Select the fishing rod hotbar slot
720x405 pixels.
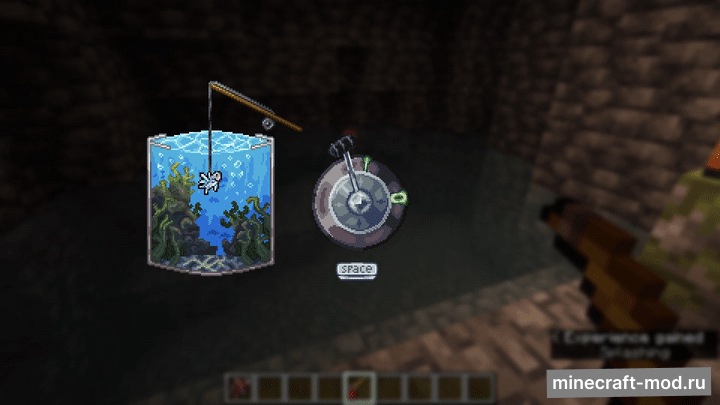click(359, 385)
